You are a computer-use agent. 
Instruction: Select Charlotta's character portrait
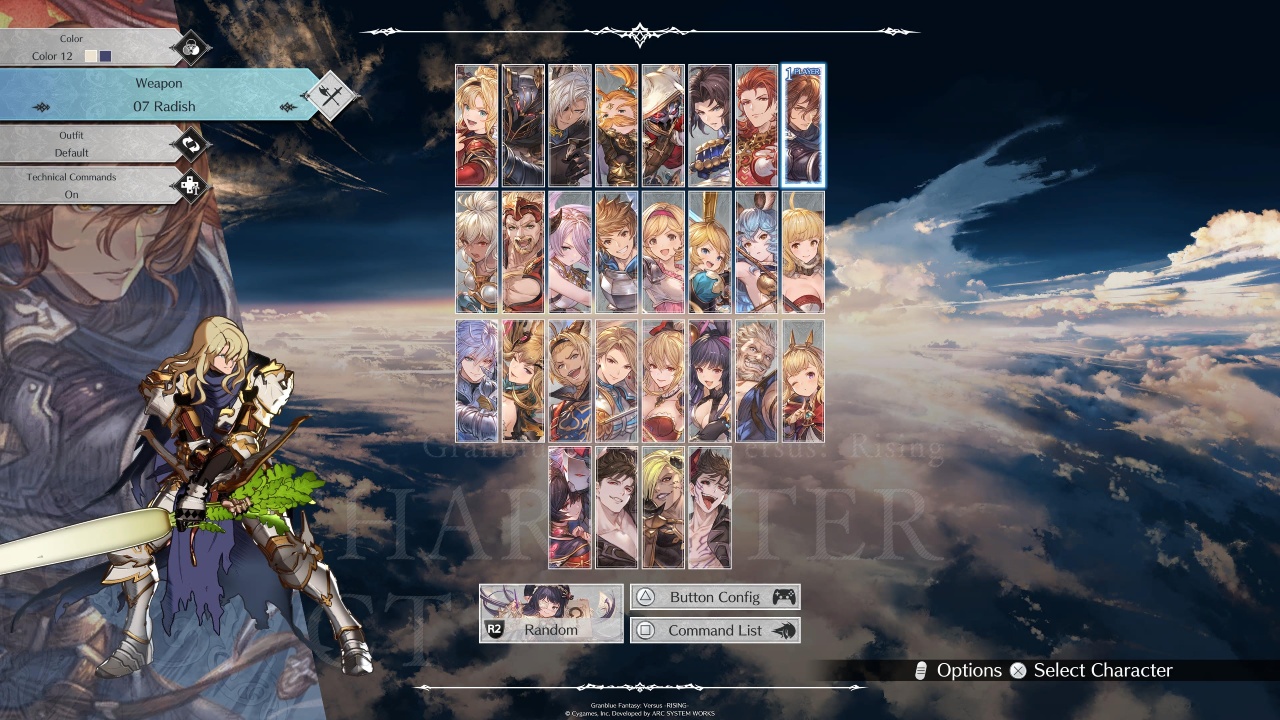710,251
